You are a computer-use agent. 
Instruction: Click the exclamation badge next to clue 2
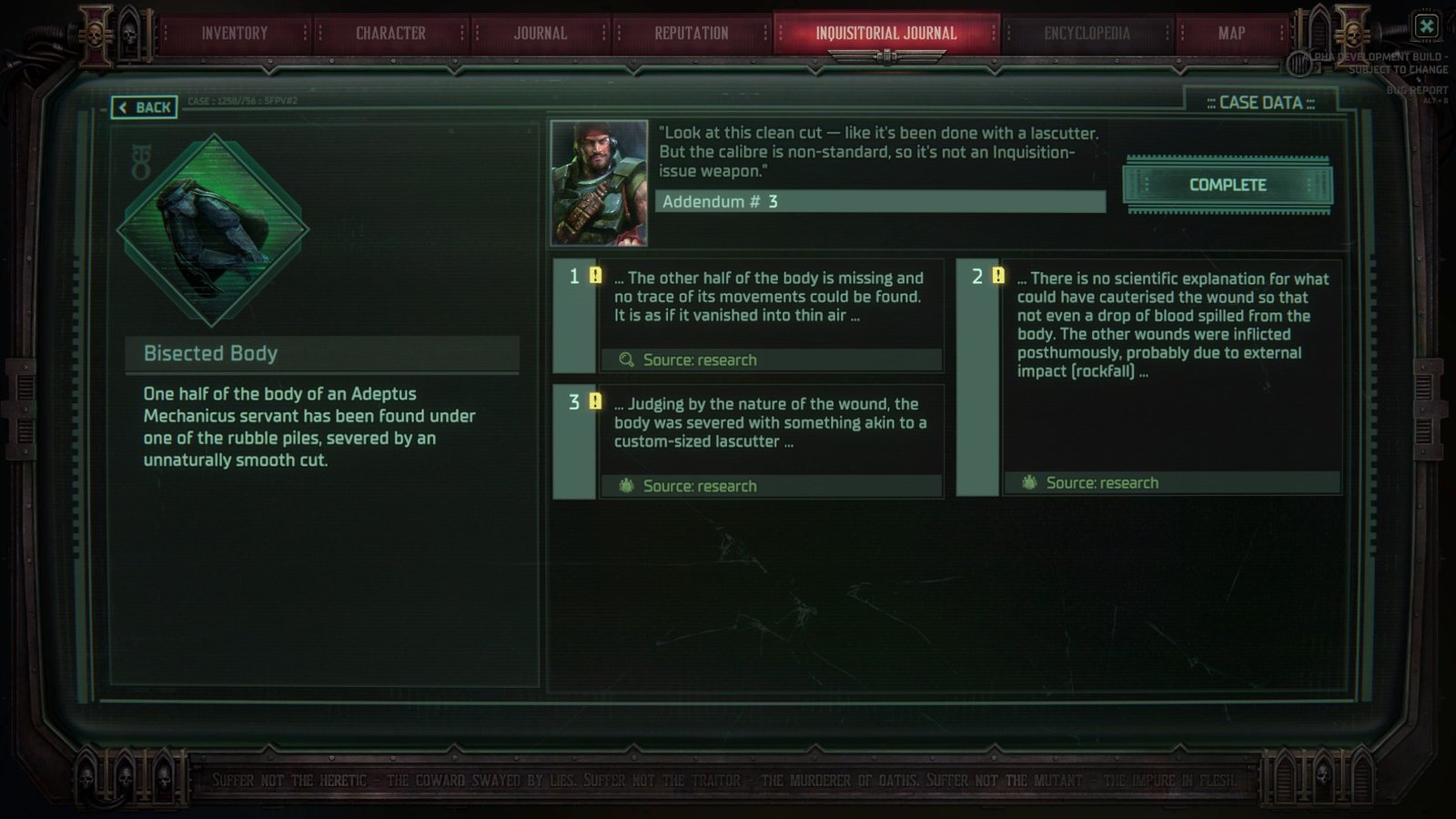pos(998,275)
